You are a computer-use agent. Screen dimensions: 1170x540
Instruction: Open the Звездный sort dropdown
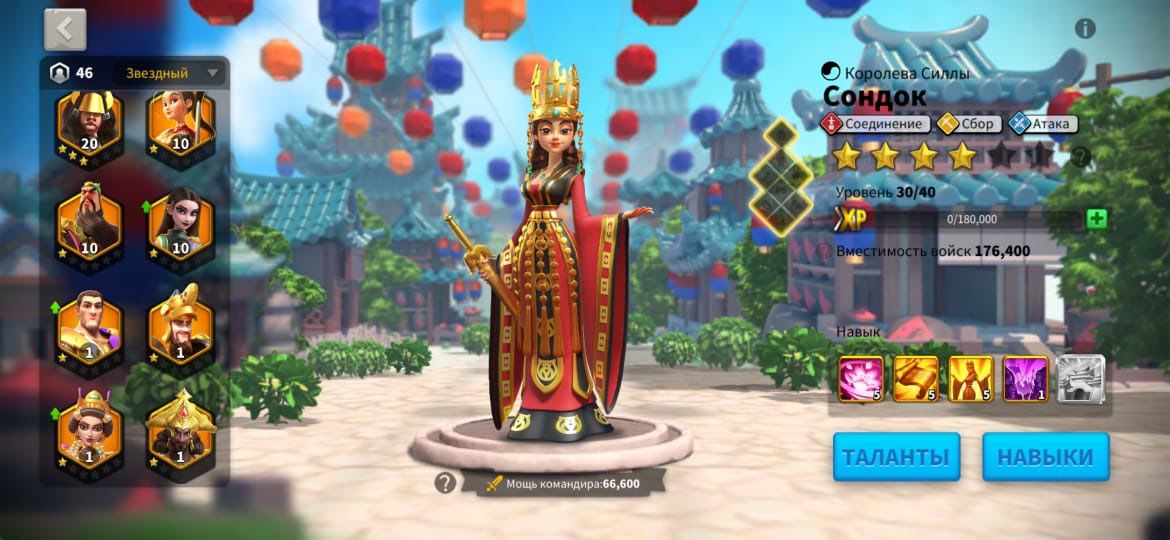tap(170, 73)
